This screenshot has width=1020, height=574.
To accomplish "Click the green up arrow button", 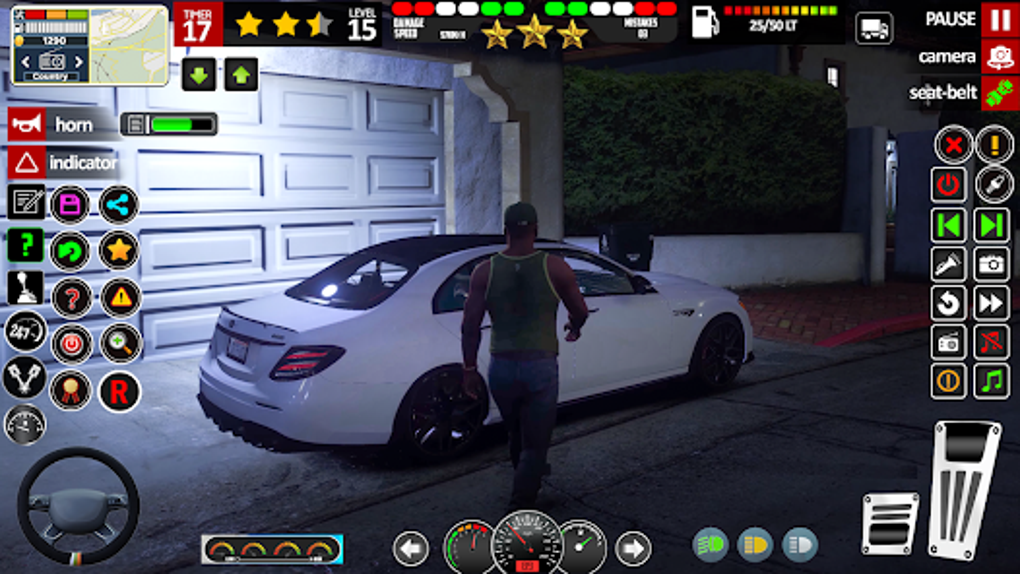I will 241,75.
